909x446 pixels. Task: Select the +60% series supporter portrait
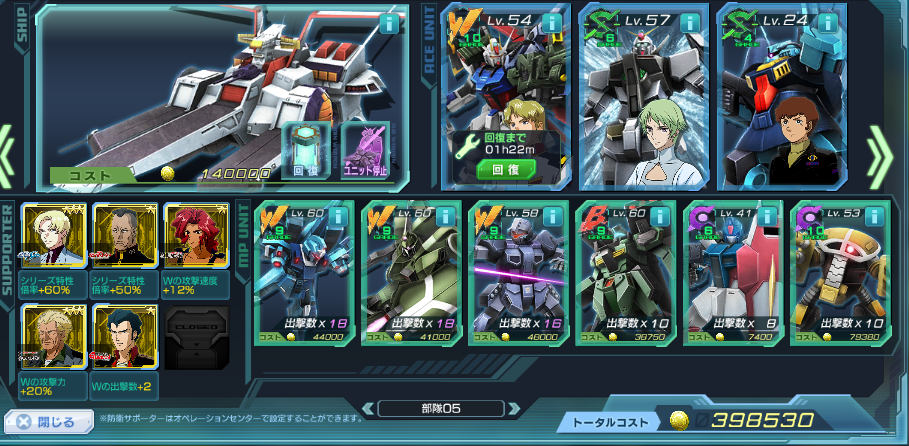(54, 238)
